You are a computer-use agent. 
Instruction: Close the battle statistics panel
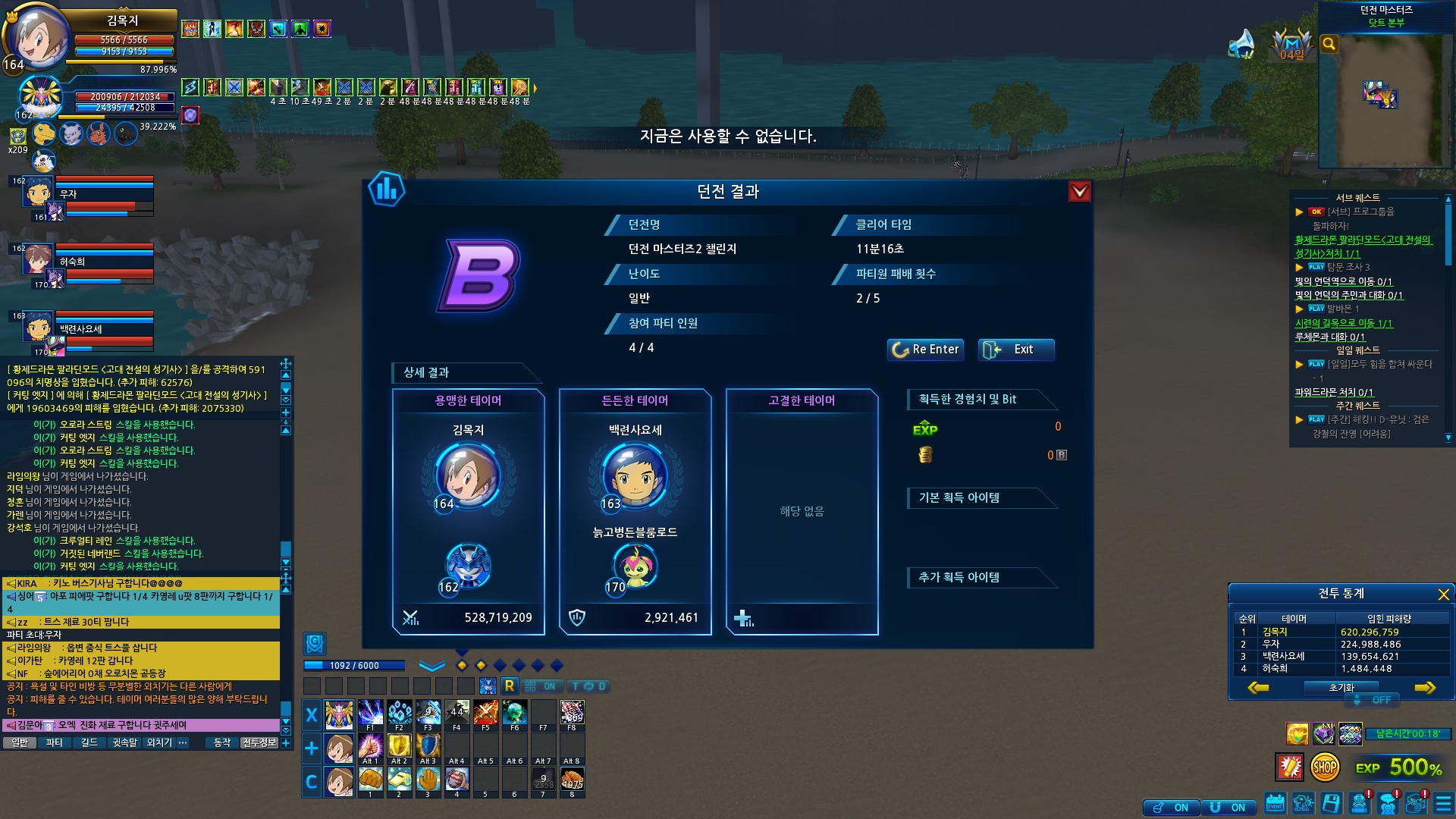[1443, 595]
